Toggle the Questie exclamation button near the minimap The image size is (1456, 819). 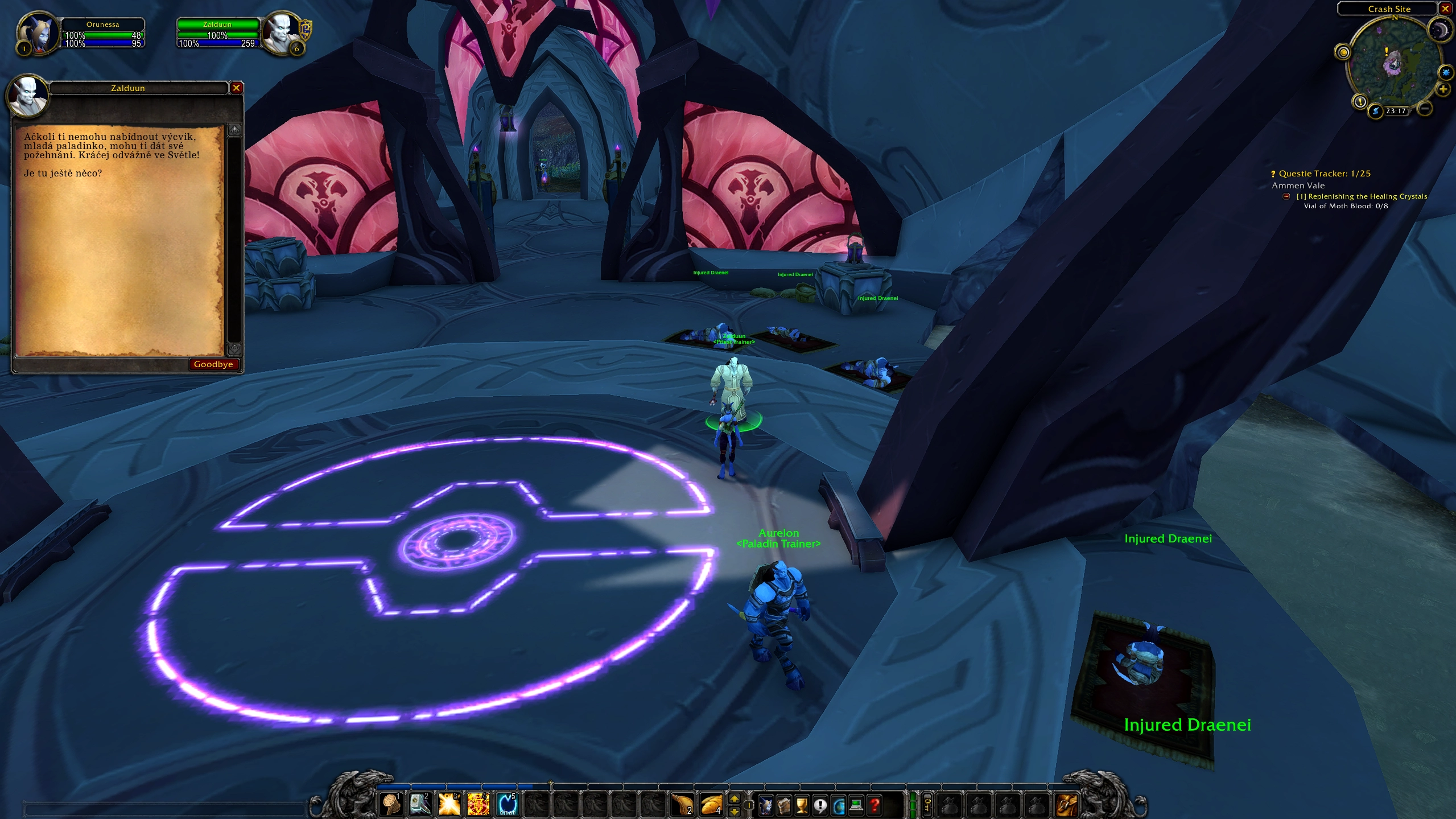coord(1360,101)
